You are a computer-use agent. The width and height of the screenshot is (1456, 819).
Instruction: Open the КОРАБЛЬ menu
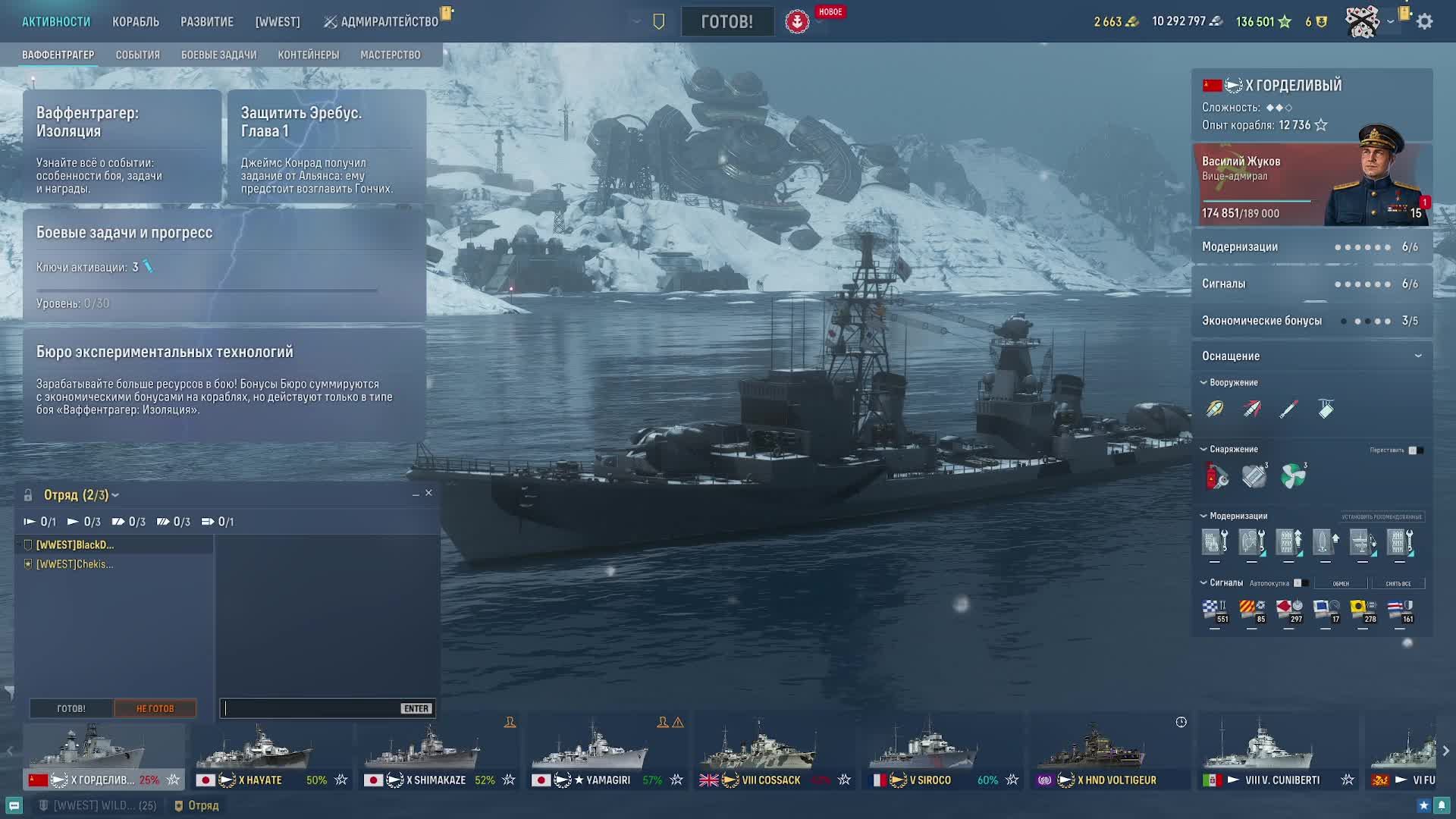point(136,22)
